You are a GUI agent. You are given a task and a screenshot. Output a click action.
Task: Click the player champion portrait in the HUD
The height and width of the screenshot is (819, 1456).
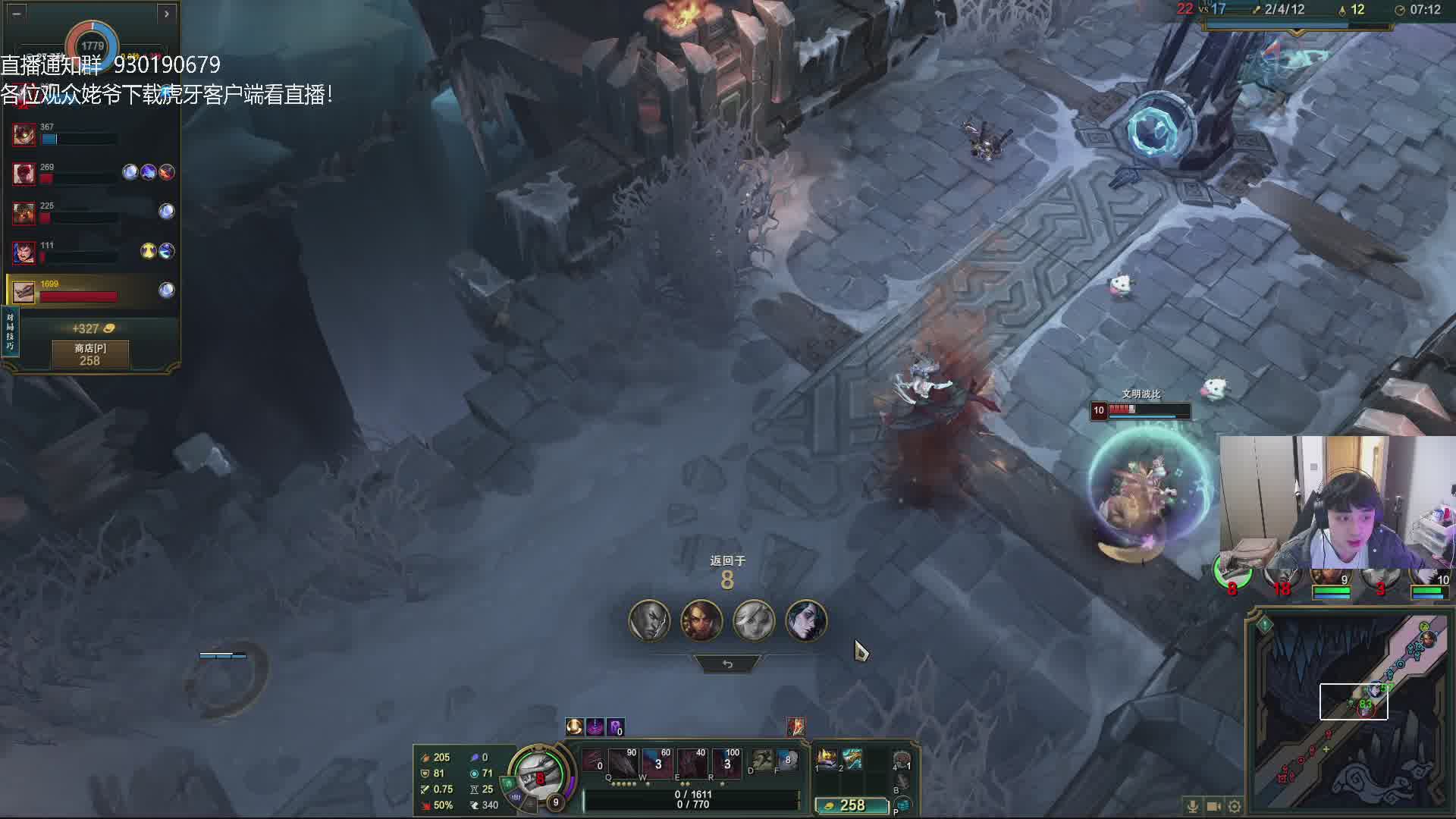point(539,775)
